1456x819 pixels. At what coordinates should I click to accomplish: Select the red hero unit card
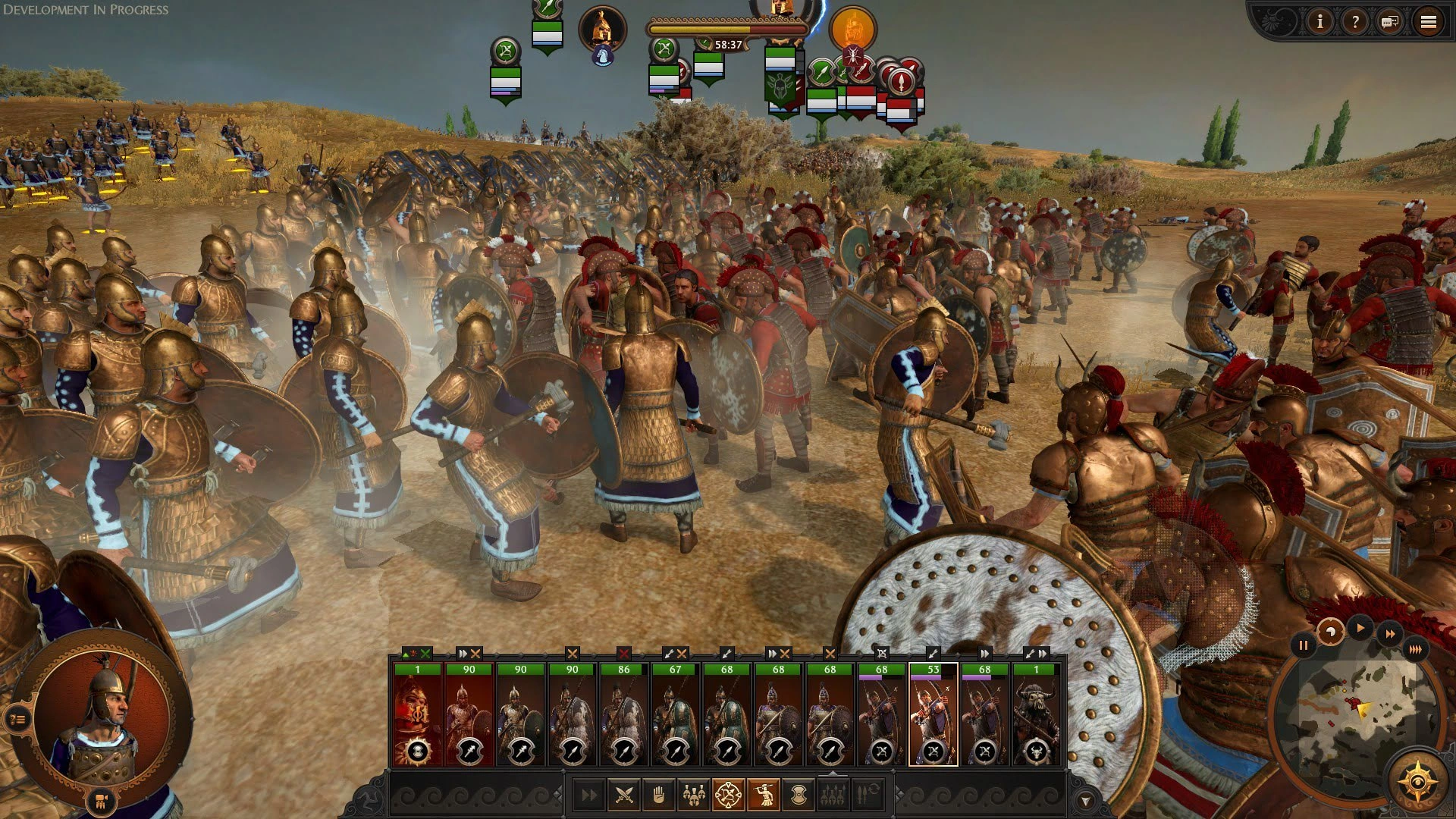417,714
